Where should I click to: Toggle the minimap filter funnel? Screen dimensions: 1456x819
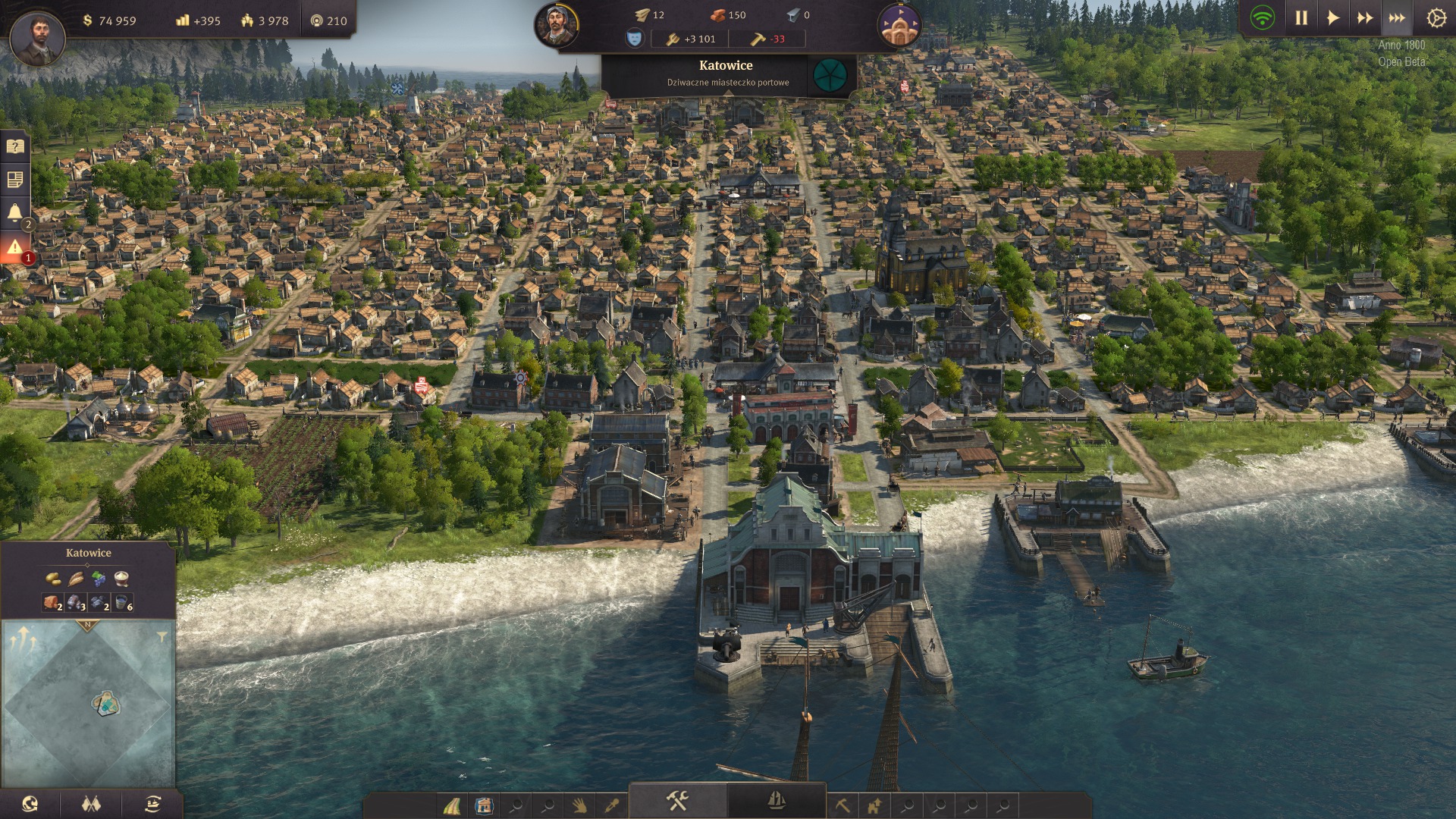click(162, 637)
